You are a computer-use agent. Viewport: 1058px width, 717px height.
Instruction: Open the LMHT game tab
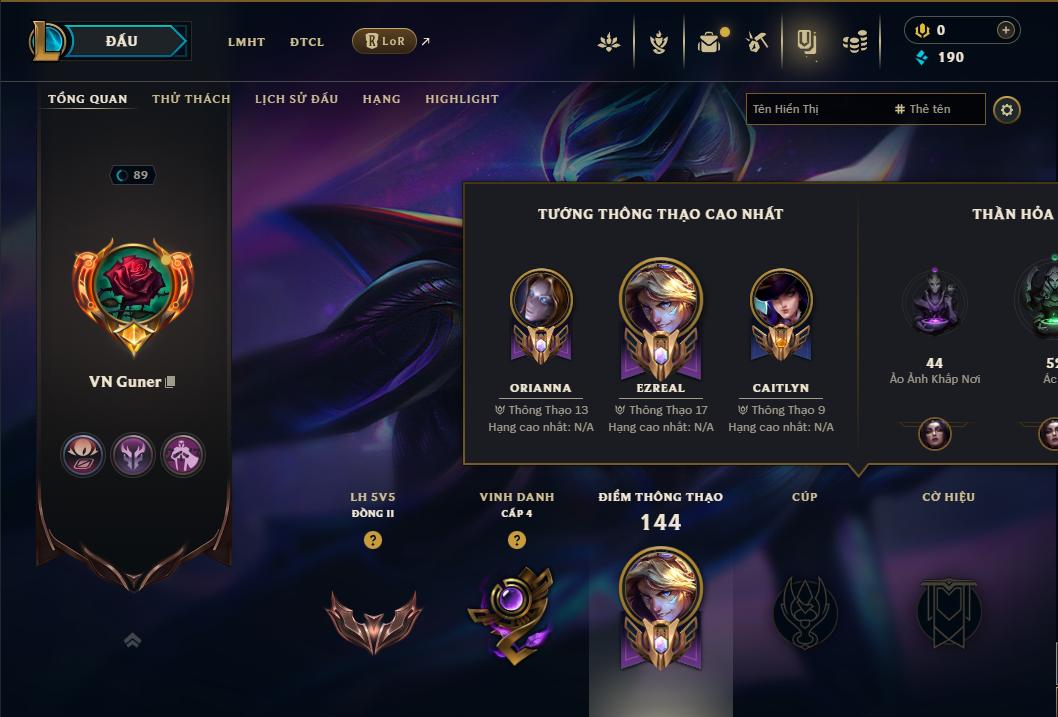pyautogui.click(x=246, y=42)
